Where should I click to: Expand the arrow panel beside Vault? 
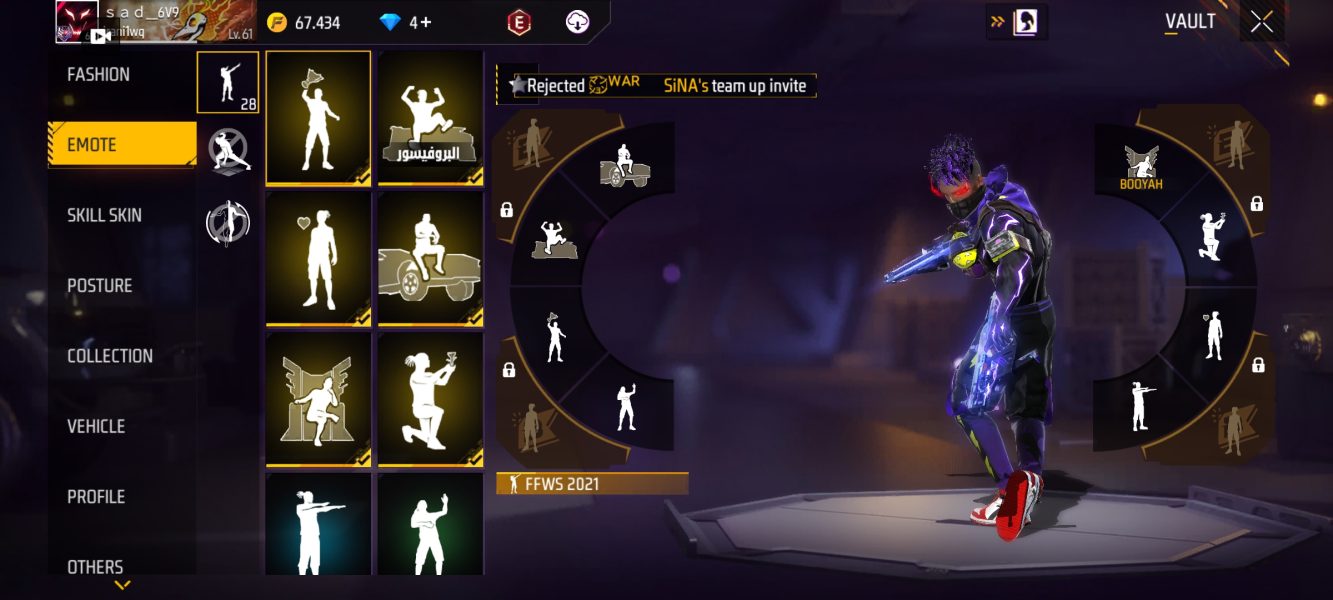1017,22
